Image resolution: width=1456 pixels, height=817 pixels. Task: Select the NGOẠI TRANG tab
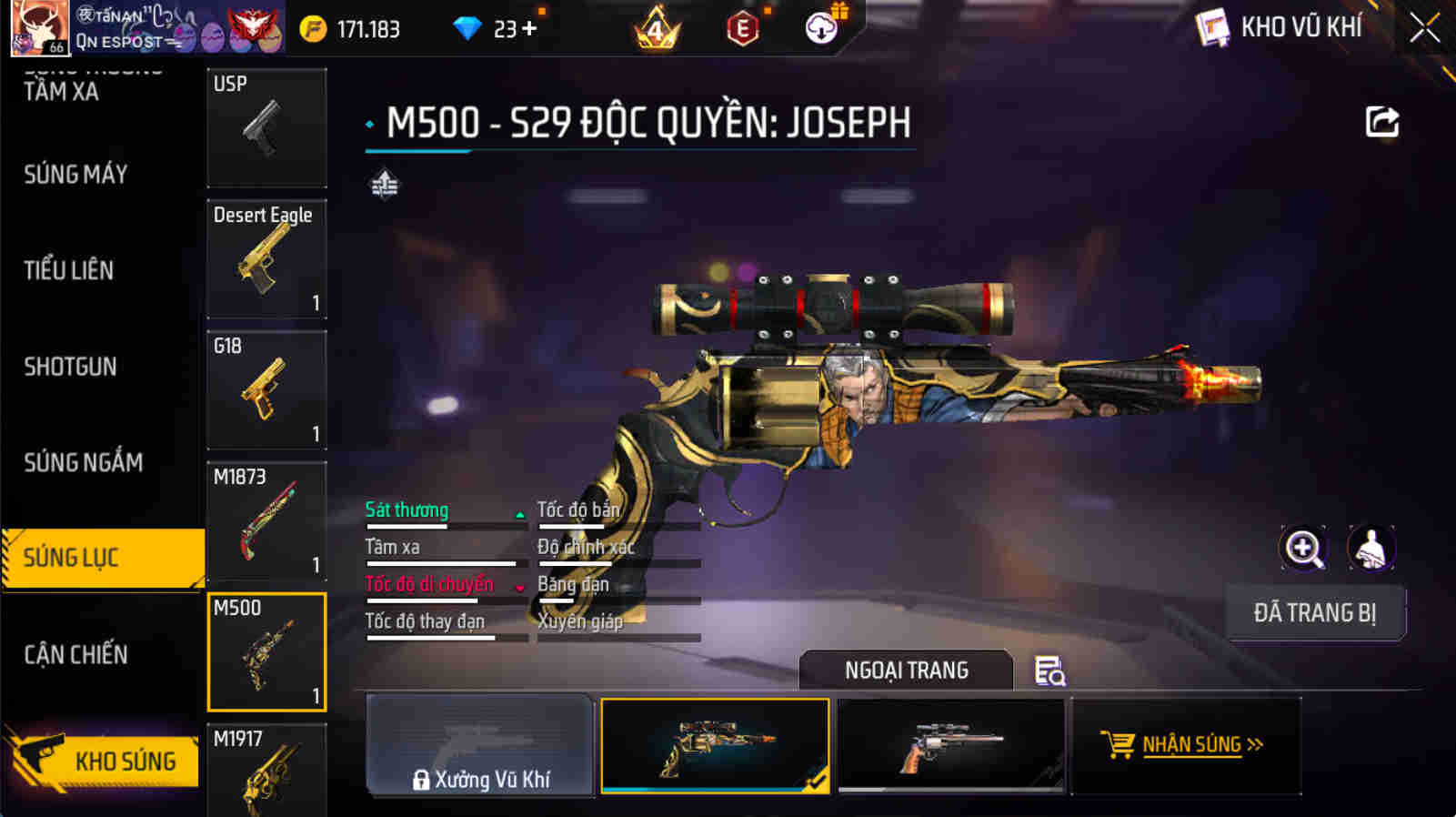[x=905, y=671]
